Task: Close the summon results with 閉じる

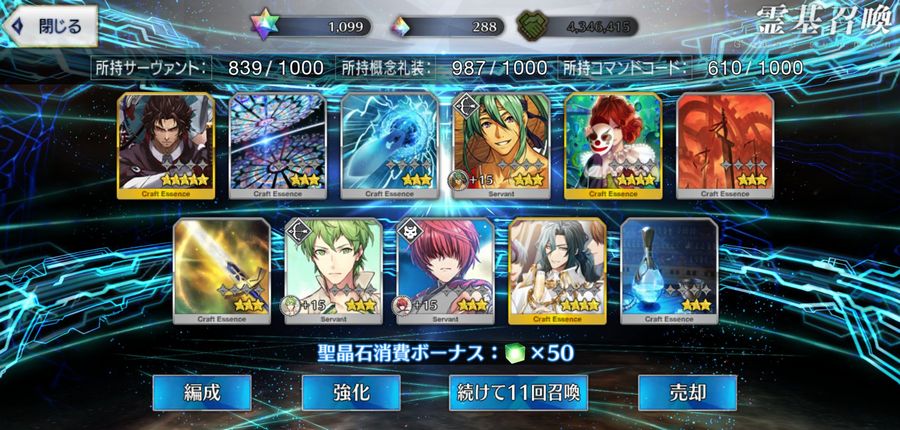Action: pos(50,23)
